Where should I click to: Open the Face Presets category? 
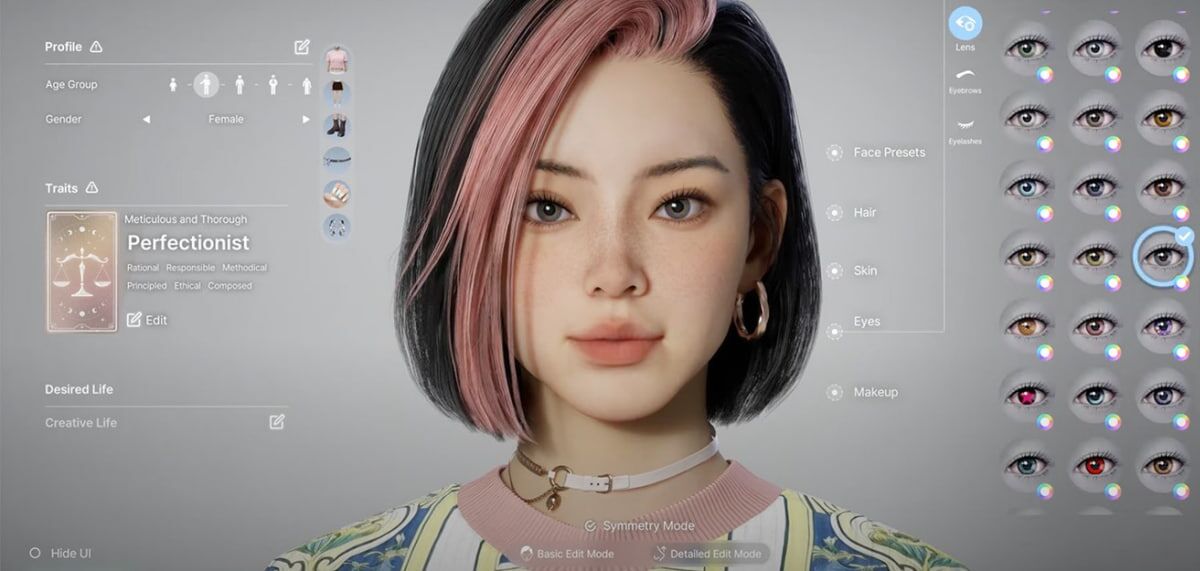coord(888,153)
